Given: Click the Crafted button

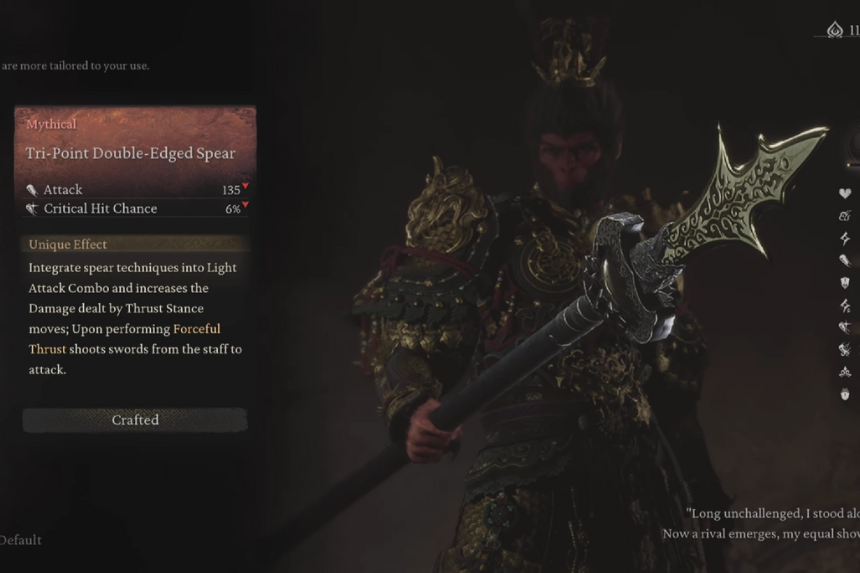Looking at the screenshot, I should (135, 420).
